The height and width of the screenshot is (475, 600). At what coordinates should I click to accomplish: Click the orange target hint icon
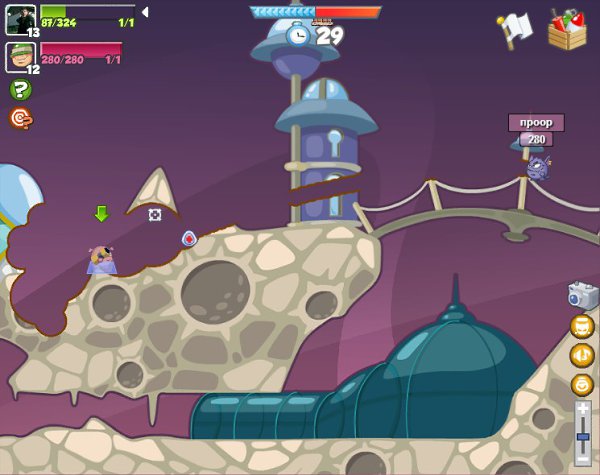click(20, 118)
